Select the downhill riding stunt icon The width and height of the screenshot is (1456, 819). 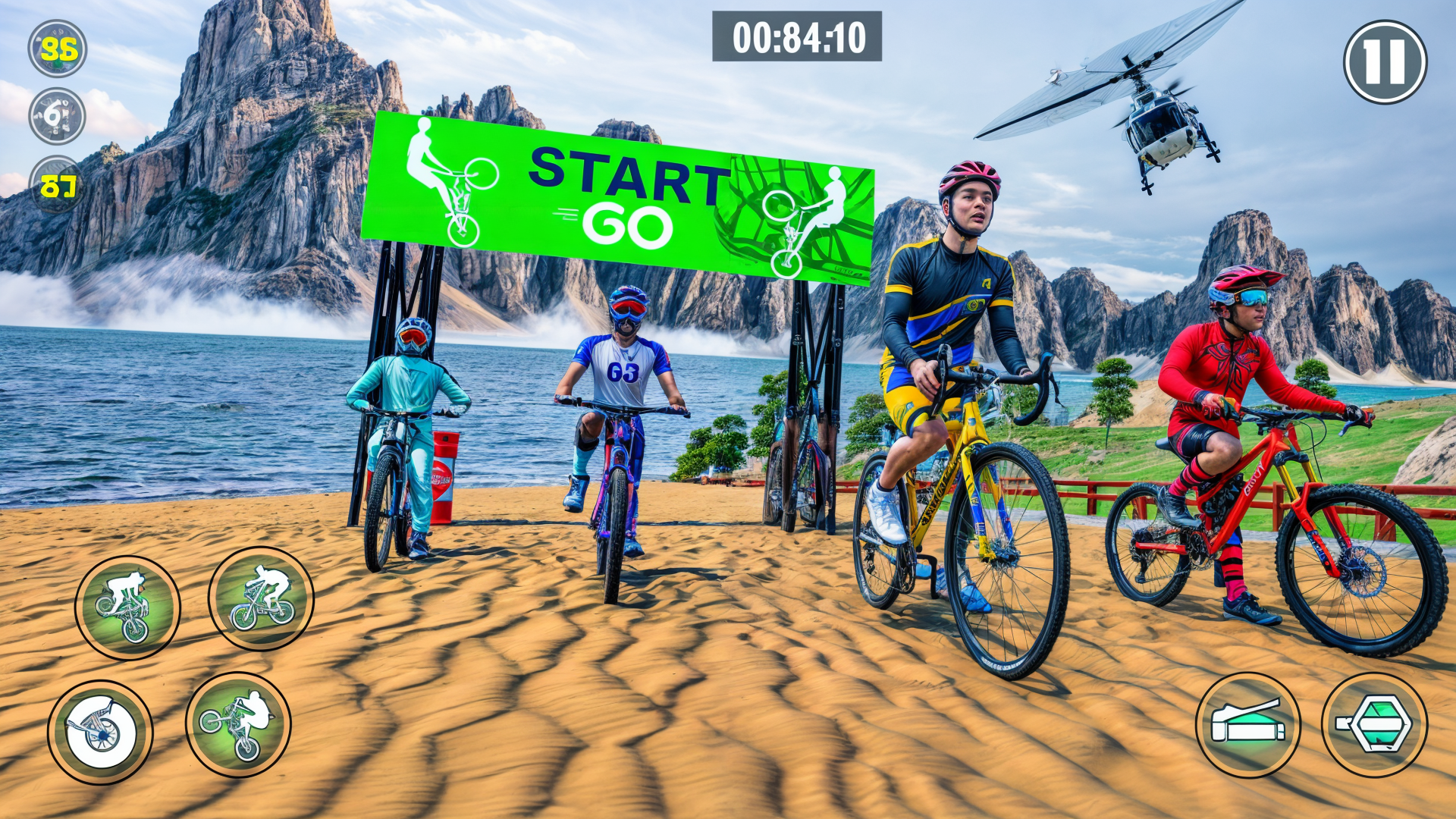pyautogui.click(x=262, y=598)
